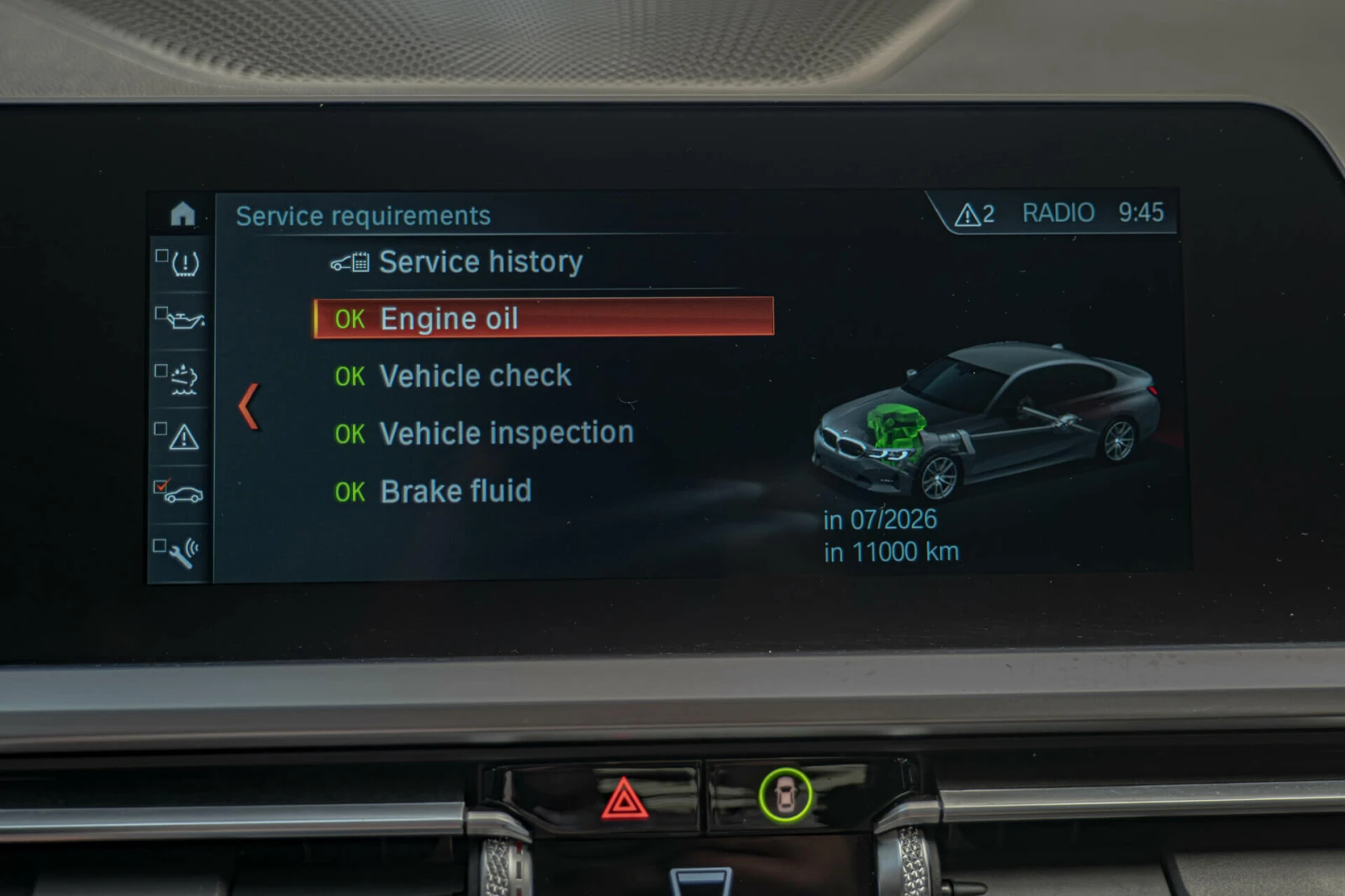Tap the RADIO status label
1345x896 pixels.
[1058, 213]
